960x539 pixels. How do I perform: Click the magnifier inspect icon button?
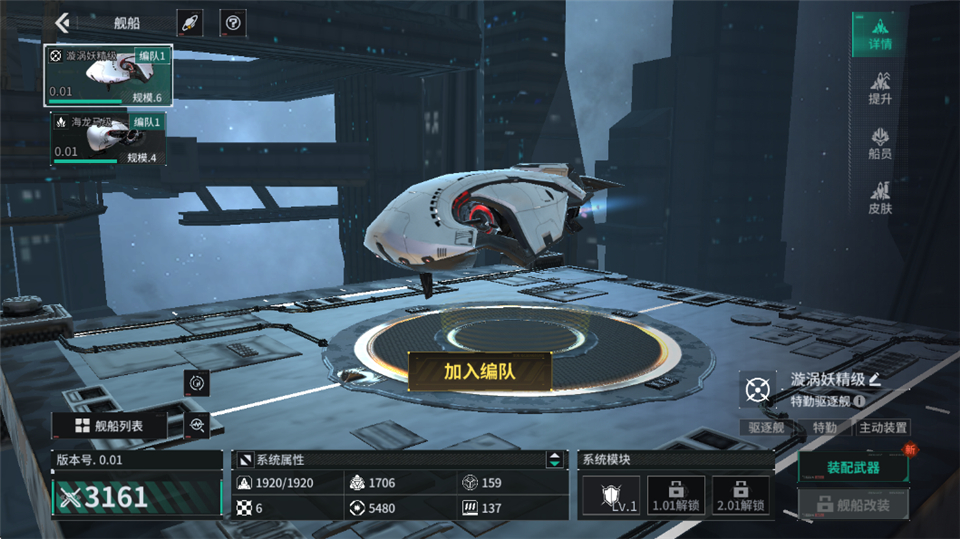click(x=197, y=426)
